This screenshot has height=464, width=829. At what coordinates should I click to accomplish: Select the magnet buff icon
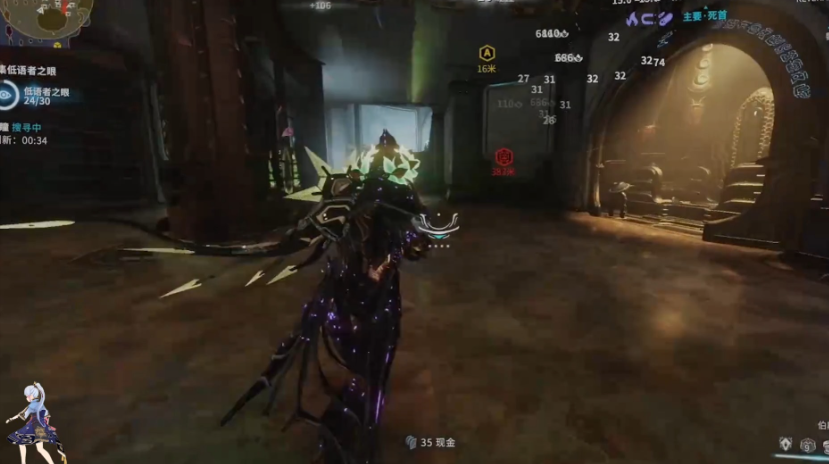[648, 18]
